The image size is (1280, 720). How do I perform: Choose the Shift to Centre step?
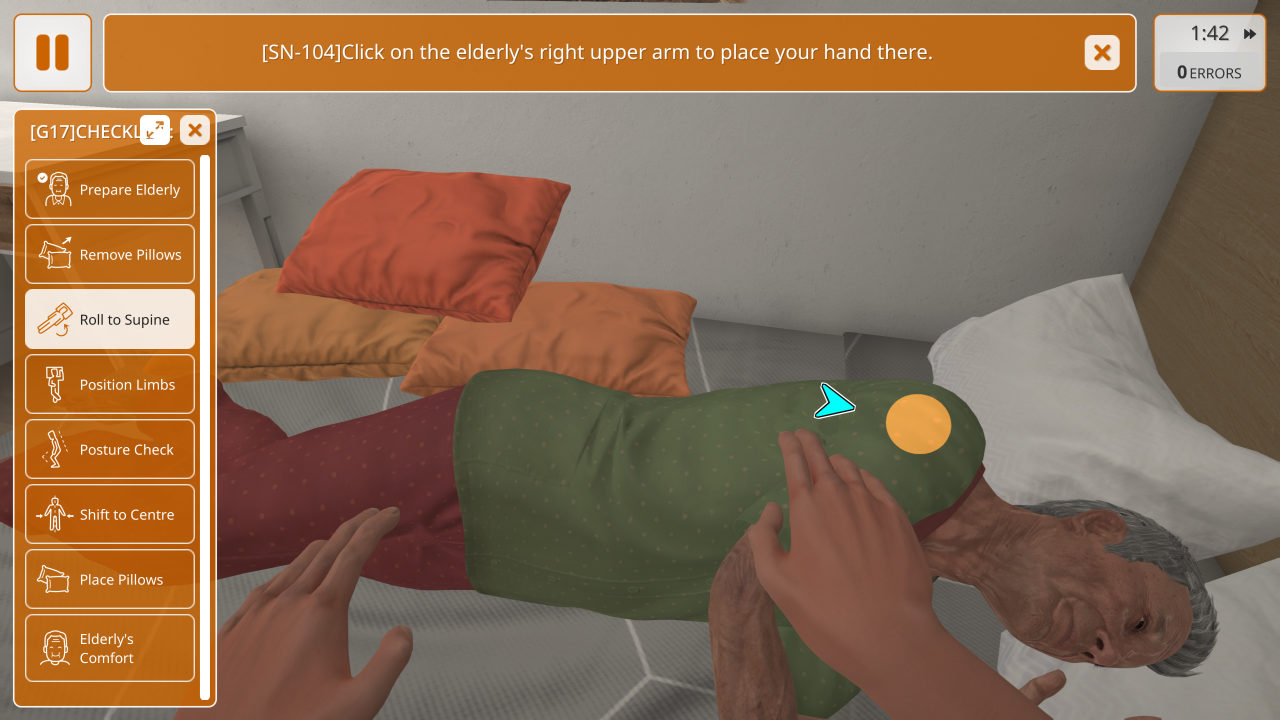(x=110, y=514)
